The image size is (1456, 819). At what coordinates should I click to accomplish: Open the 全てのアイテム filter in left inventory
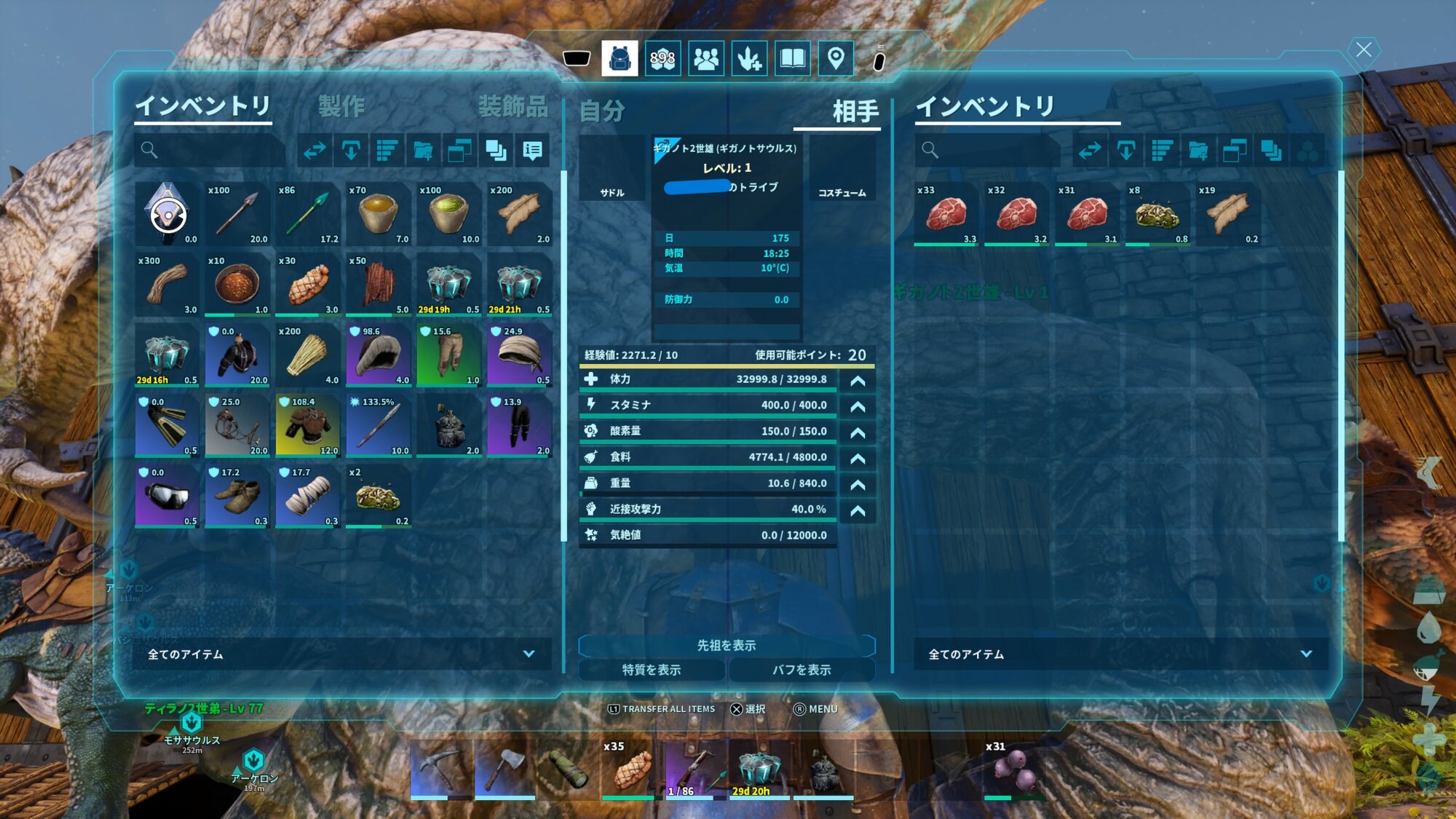click(341, 654)
